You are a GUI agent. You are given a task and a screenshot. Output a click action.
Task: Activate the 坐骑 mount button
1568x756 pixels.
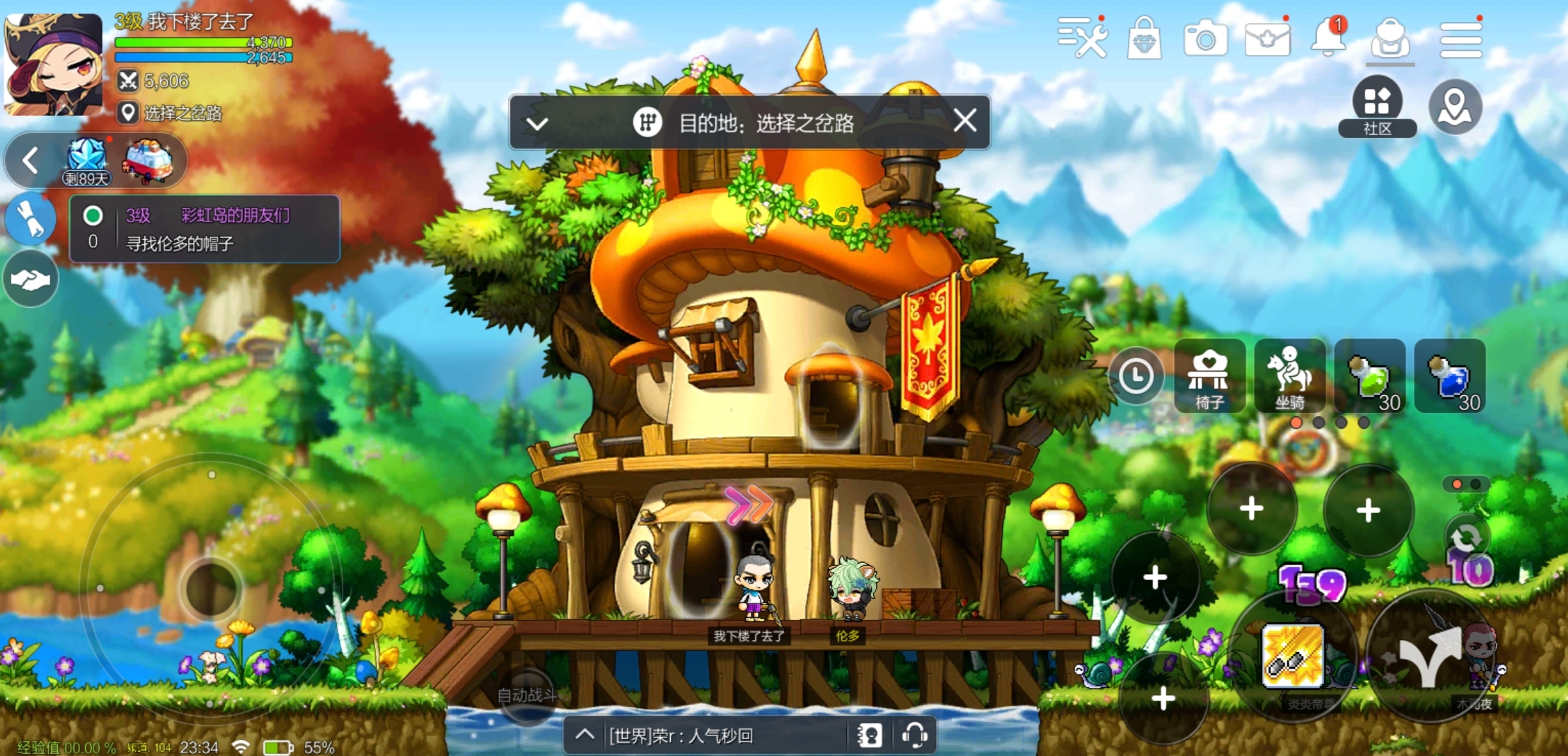1289,376
